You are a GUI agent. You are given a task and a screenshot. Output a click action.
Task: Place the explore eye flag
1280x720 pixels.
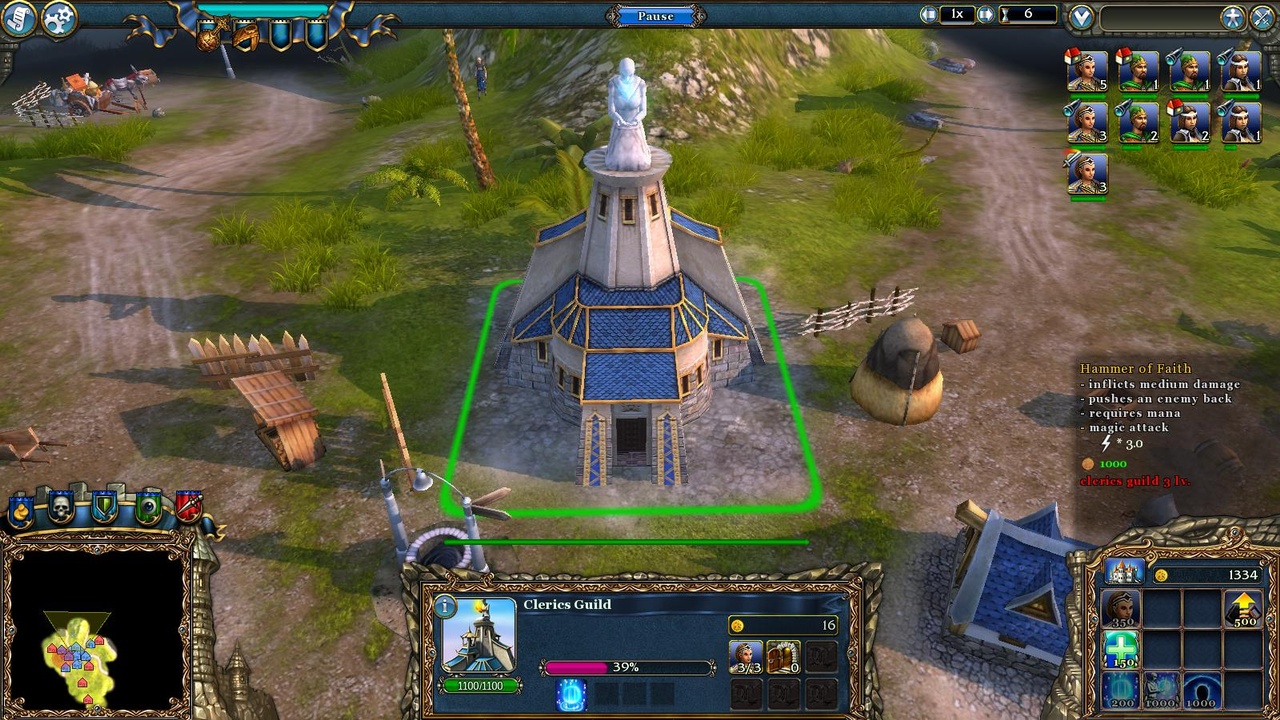point(148,506)
